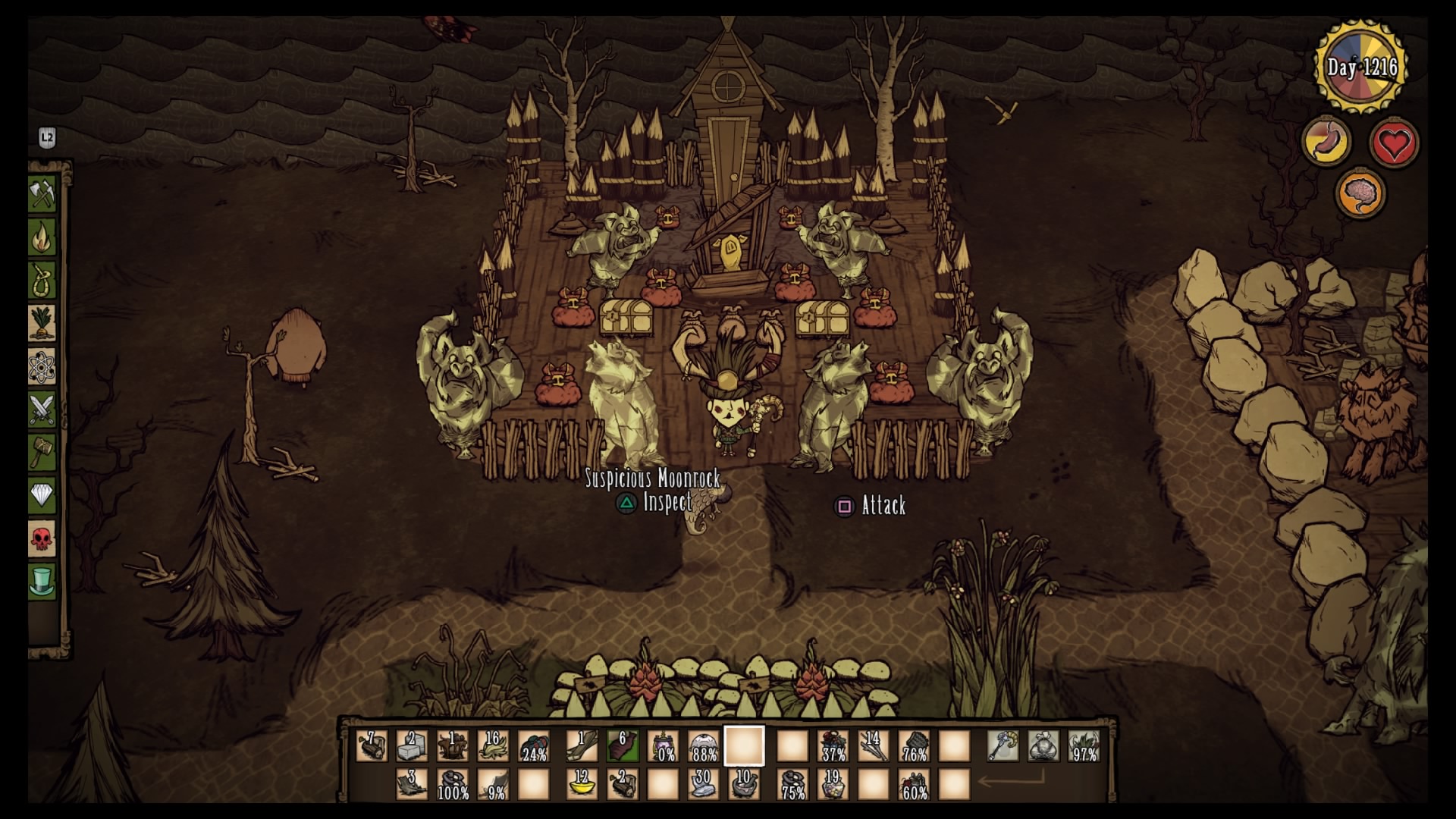This screenshot has height=819, width=1456.
Task: Select the twigs stack of 14
Action: [873, 746]
